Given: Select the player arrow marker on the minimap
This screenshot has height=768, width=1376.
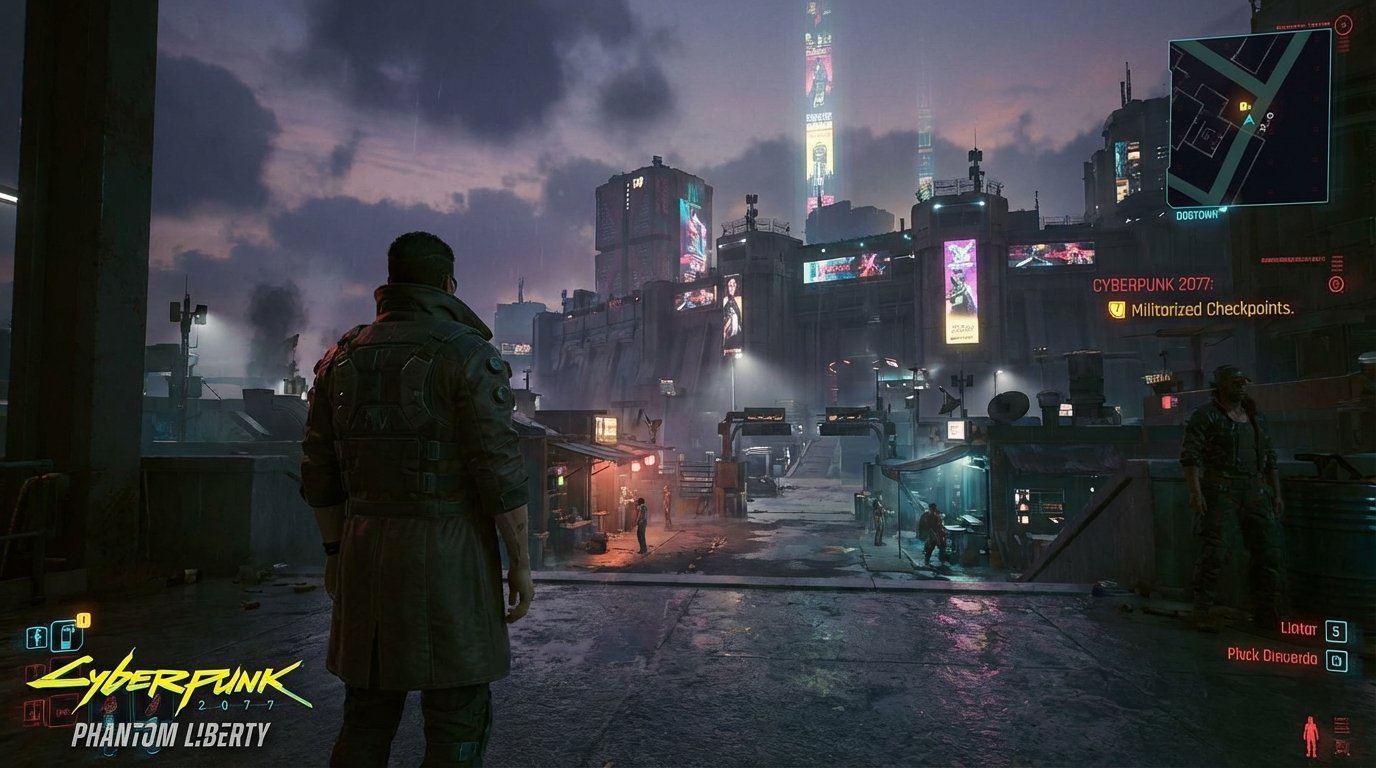Looking at the screenshot, I should click(1249, 119).
